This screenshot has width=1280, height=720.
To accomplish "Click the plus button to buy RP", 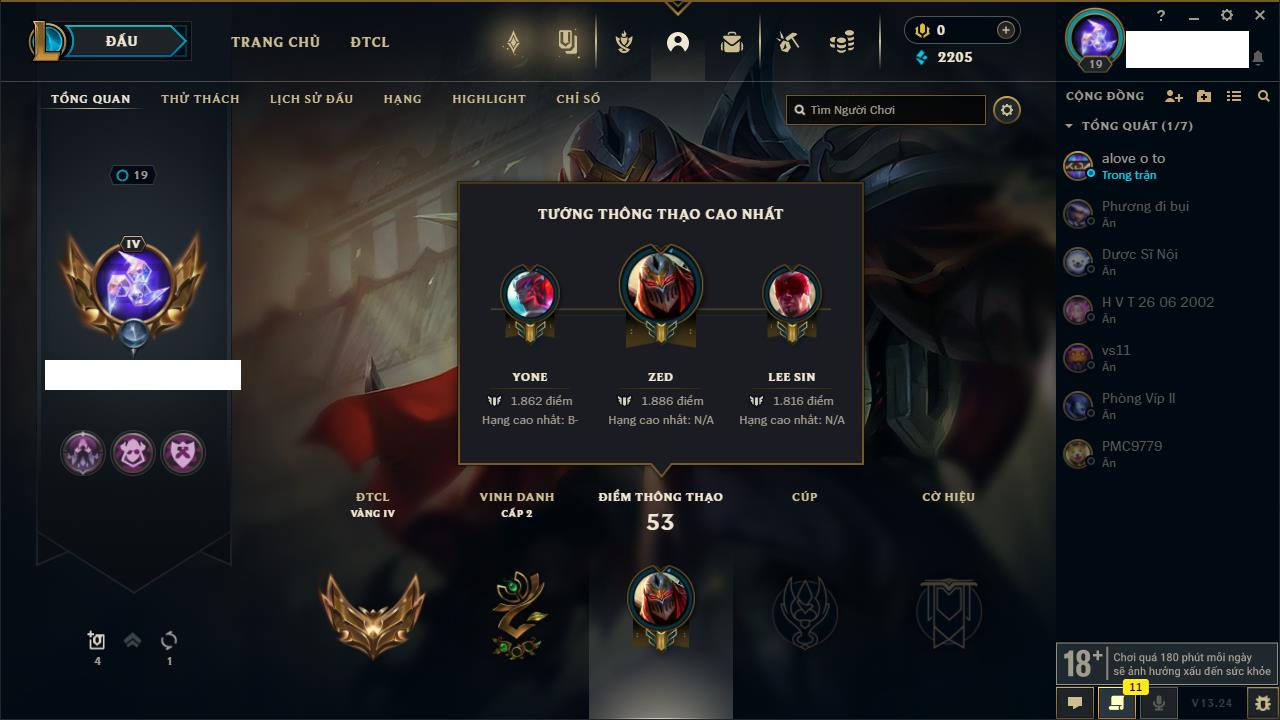I will point(1006,30).
